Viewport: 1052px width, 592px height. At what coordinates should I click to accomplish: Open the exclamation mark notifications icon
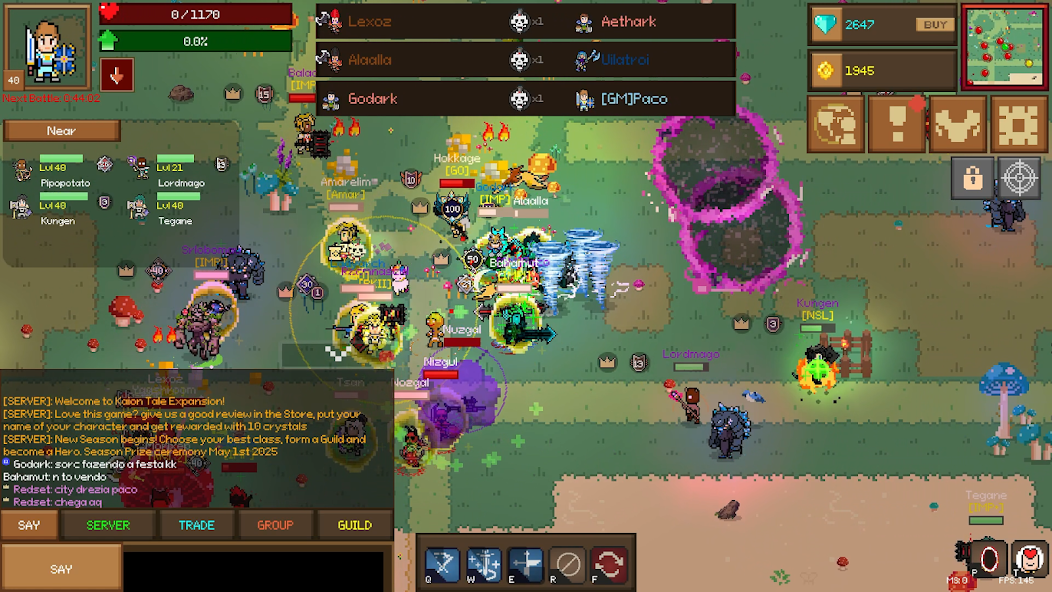coord(896,124)
